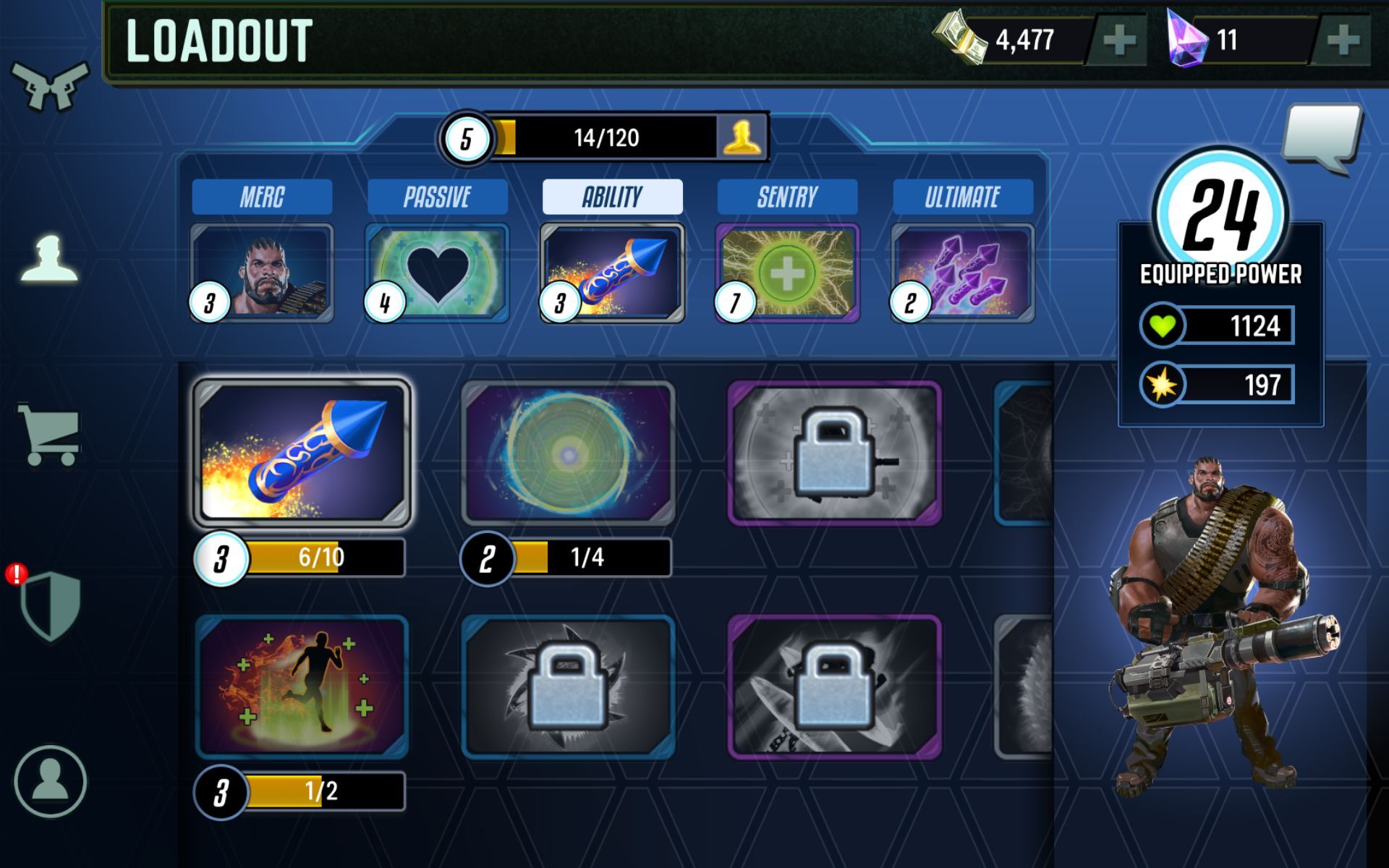Select the blue rocket ability card
Viewport: 1389px width, 868px height.
point(302,453)
